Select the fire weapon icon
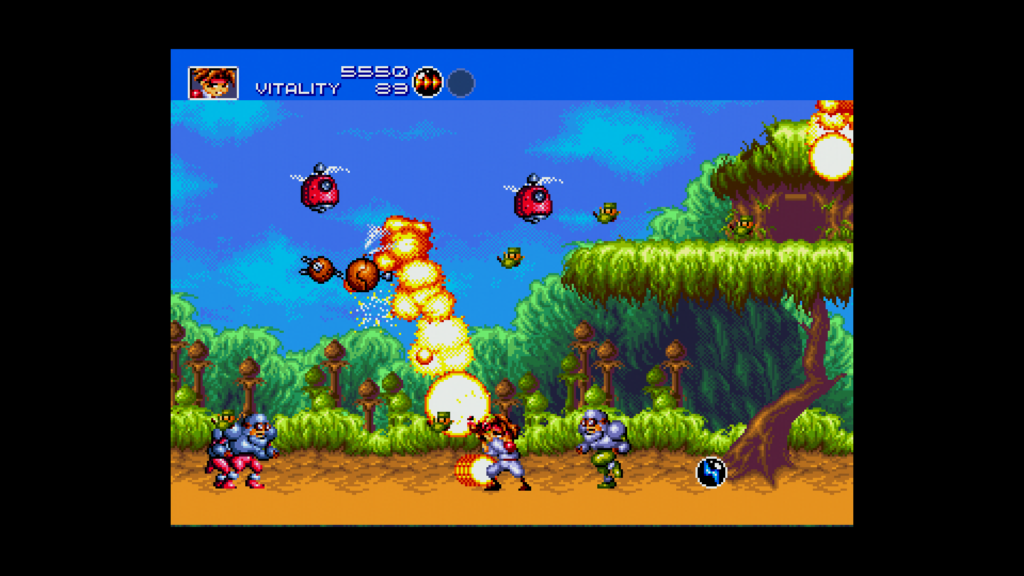Image resolution: width=1024 pixels, height=576 pixels. pyautogui.click(x=428, y=82)
